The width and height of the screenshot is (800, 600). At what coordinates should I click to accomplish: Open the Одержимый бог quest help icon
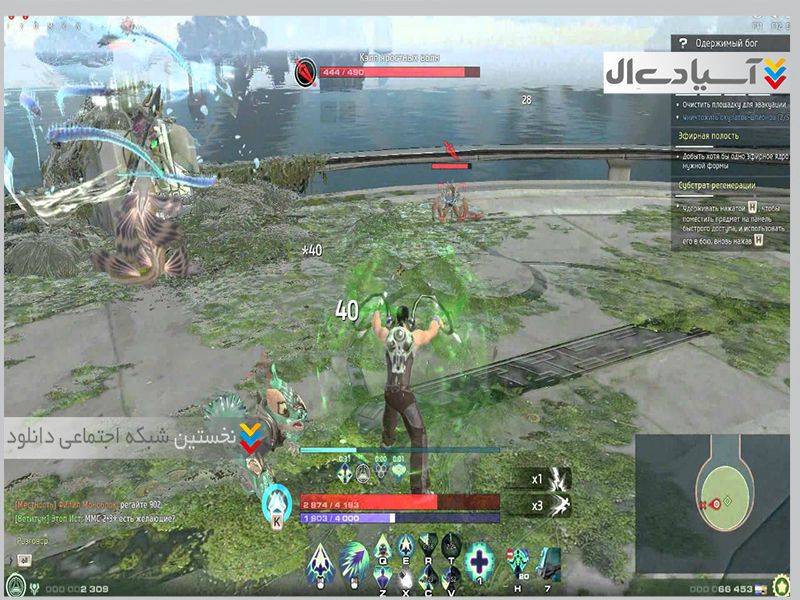(683, 44)
